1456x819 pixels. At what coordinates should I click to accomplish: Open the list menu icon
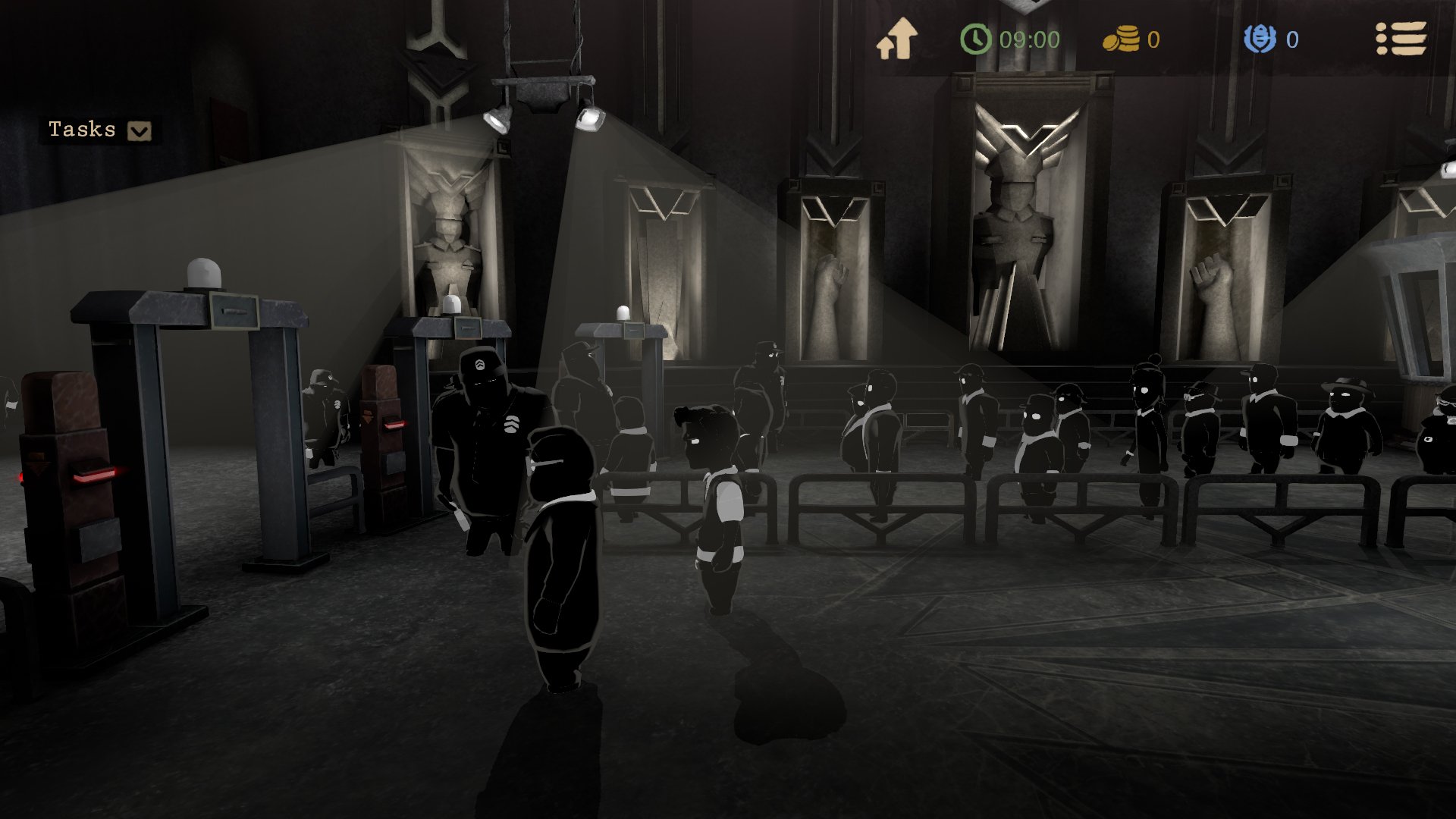pos(1401,39)
